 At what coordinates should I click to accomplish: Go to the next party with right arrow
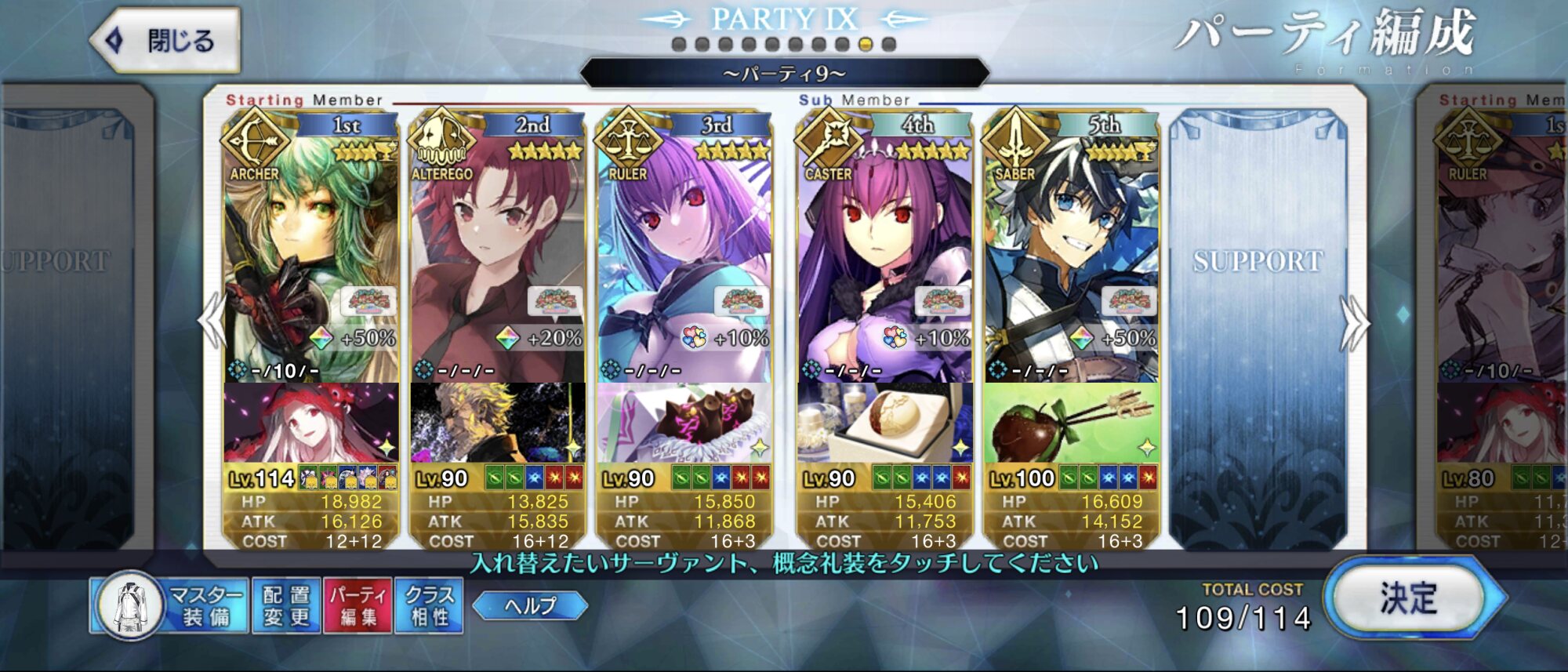1355,323
